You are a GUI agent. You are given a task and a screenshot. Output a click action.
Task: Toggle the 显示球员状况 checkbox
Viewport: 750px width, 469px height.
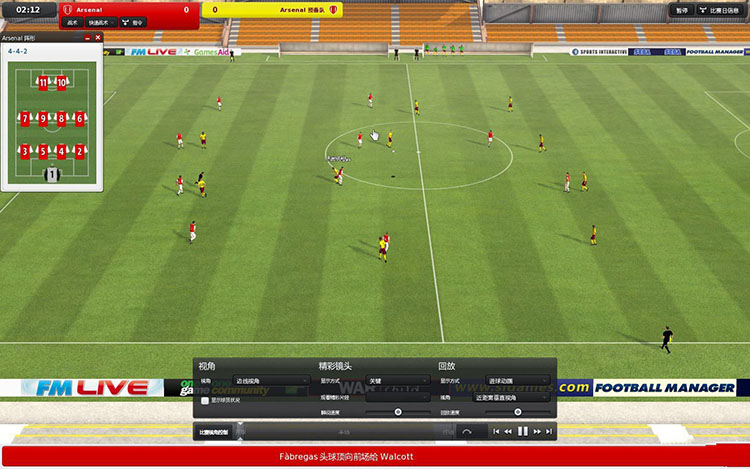click(205, 400)
